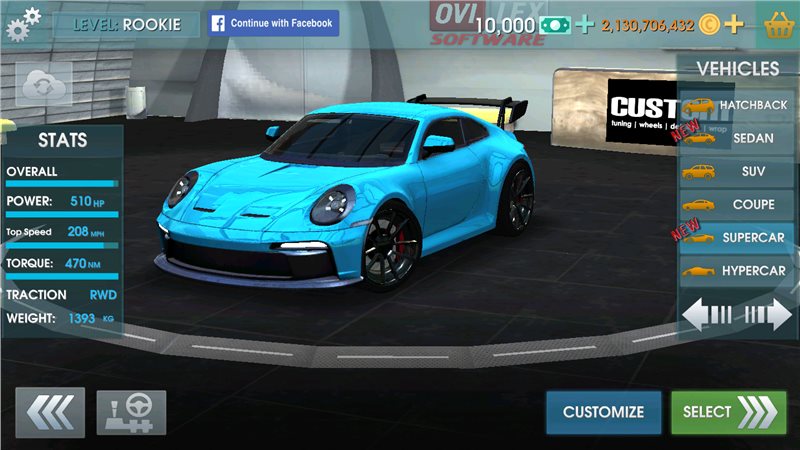800x450 pixels.
Task: Go back using the double chevron button
Action: [x=50, y=412]
